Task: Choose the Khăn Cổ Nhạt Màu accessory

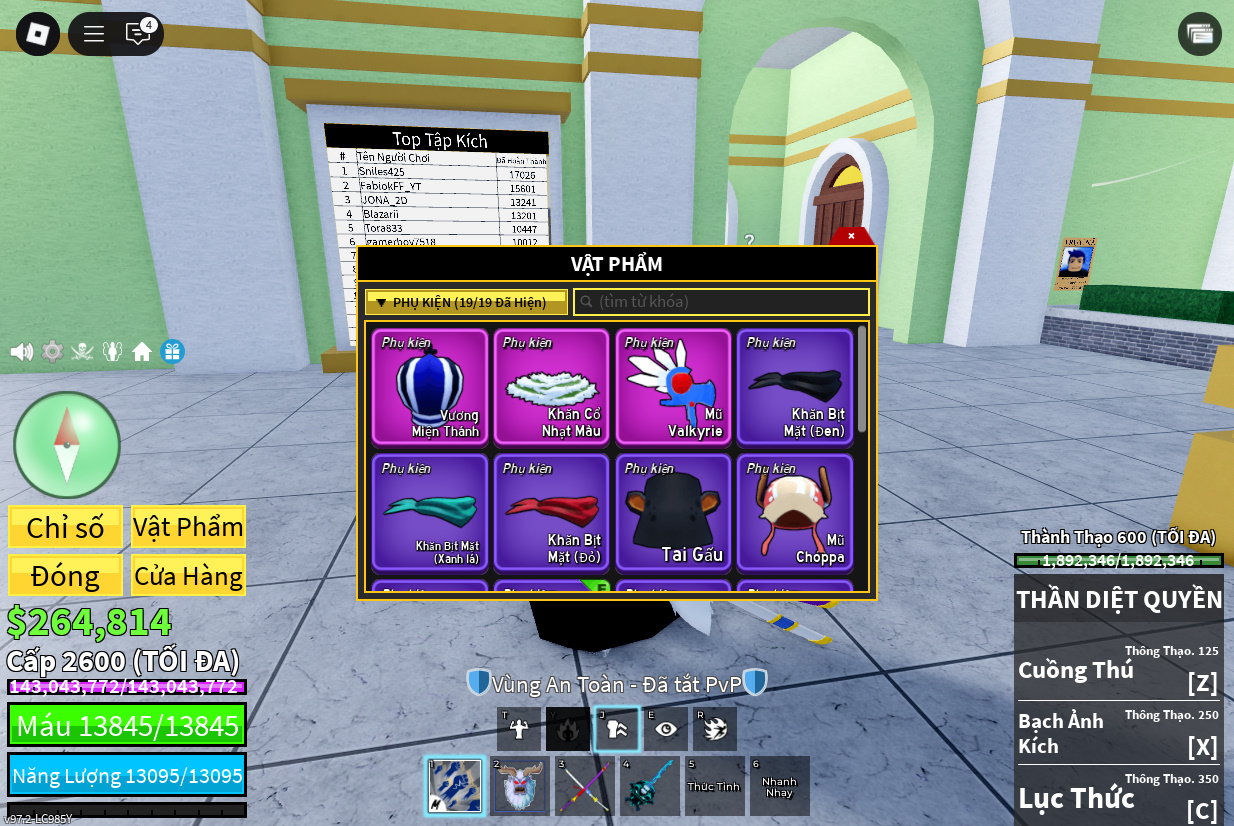Action: pos(552,387)
